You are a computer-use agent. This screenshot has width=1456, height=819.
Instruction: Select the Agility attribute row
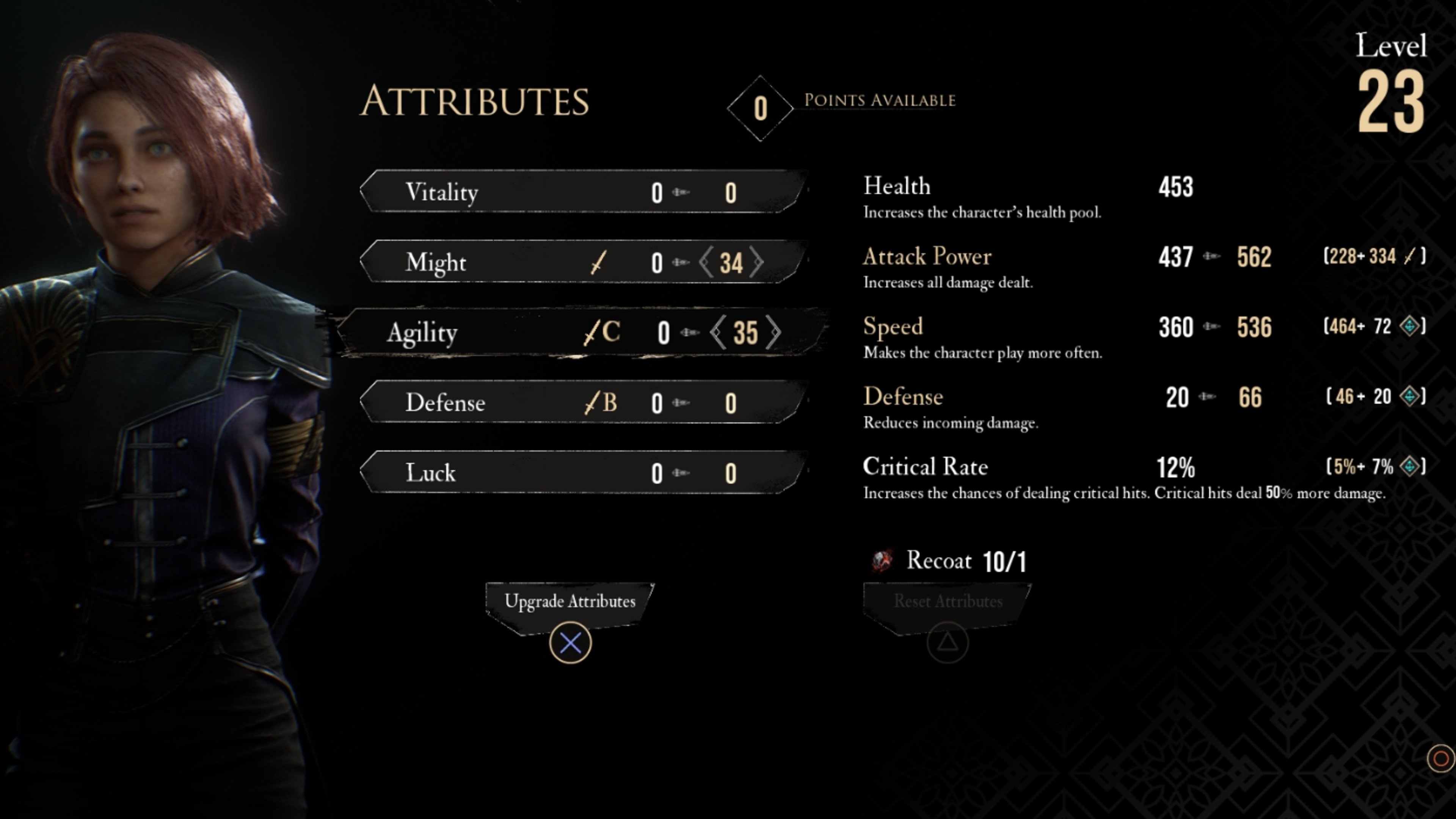pyautogui.click(x=582, y=333)
